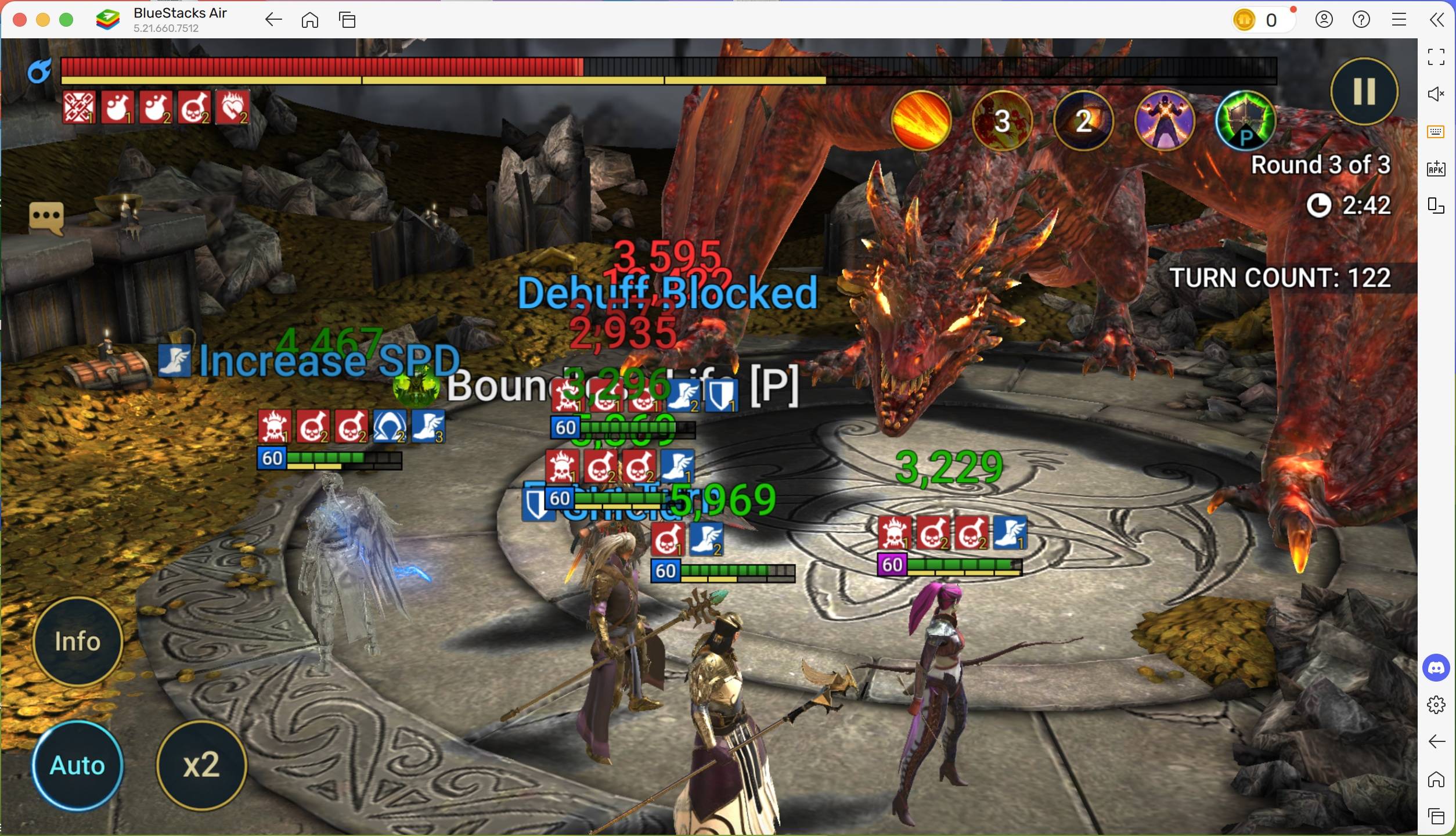This screenshot has height=836, width=1456.
Task: Mute the emulator volume
Action: coord(1436,94)
